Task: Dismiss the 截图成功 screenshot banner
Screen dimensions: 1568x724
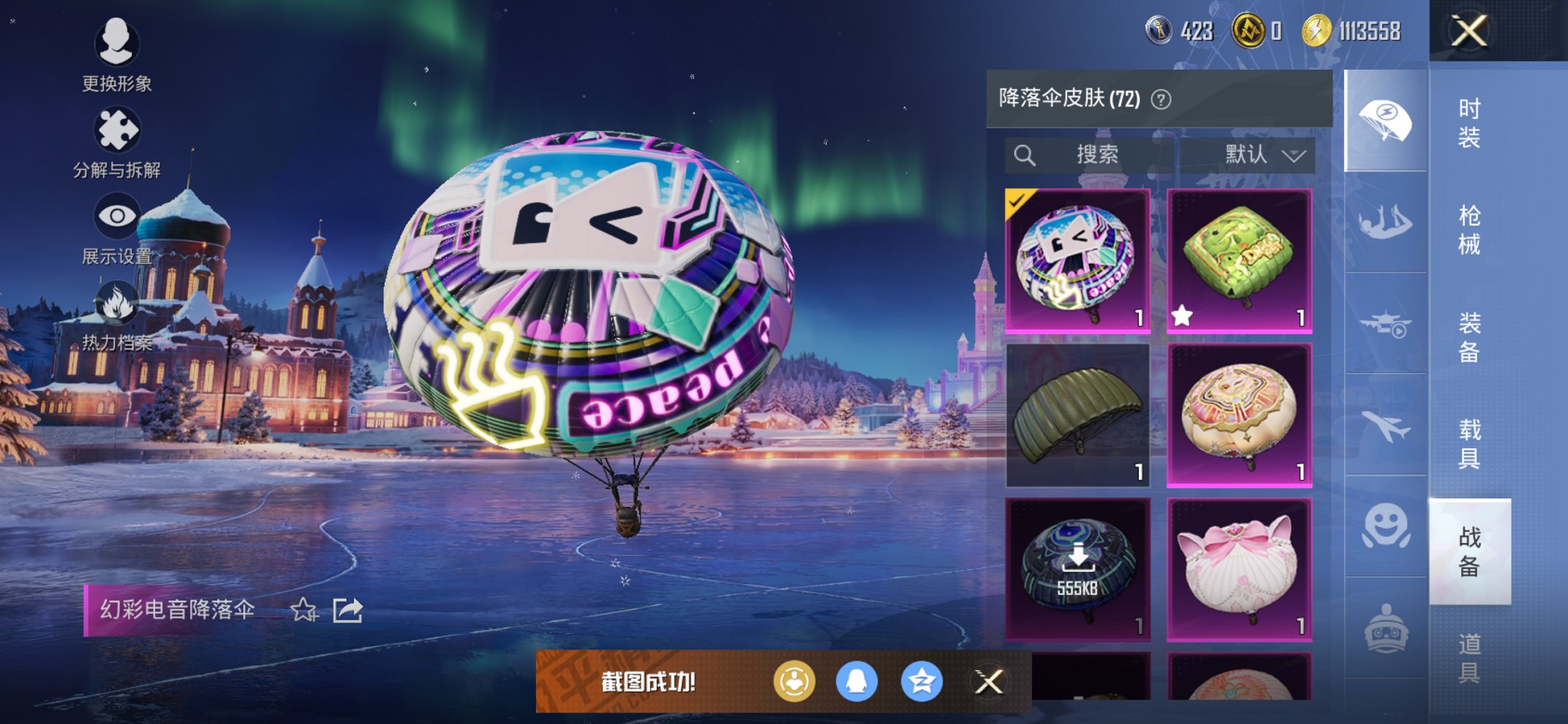Action: tap(989, 682)
